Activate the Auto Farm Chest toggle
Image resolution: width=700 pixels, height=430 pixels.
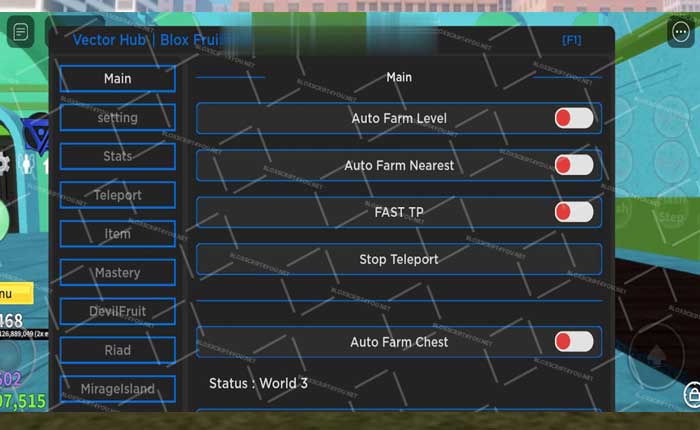574,342
